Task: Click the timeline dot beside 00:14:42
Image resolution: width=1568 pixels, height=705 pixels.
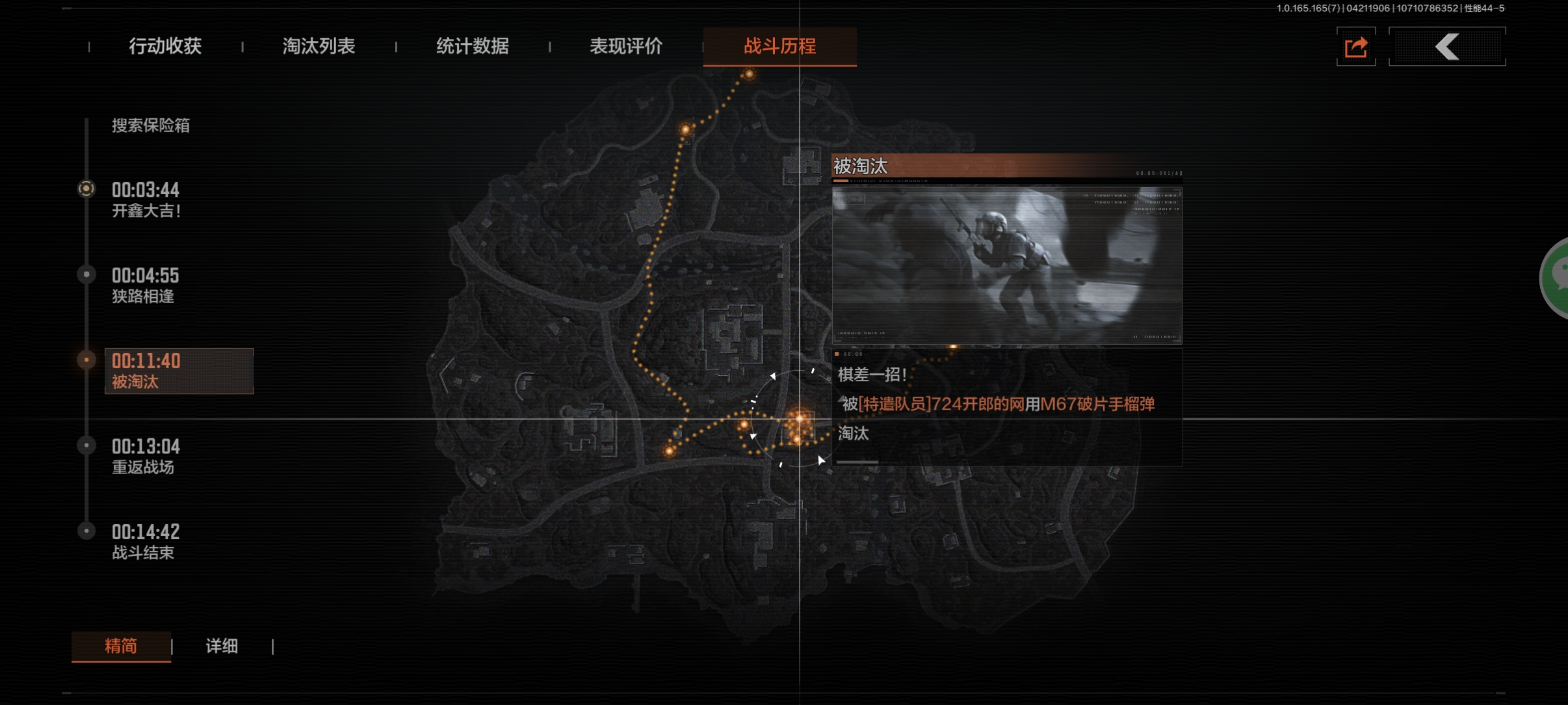Action: [x=86, y=531]
